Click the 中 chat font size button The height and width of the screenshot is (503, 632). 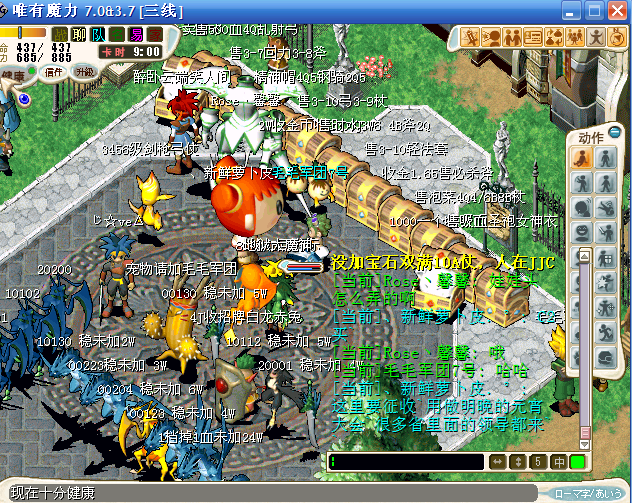[557, 462]
